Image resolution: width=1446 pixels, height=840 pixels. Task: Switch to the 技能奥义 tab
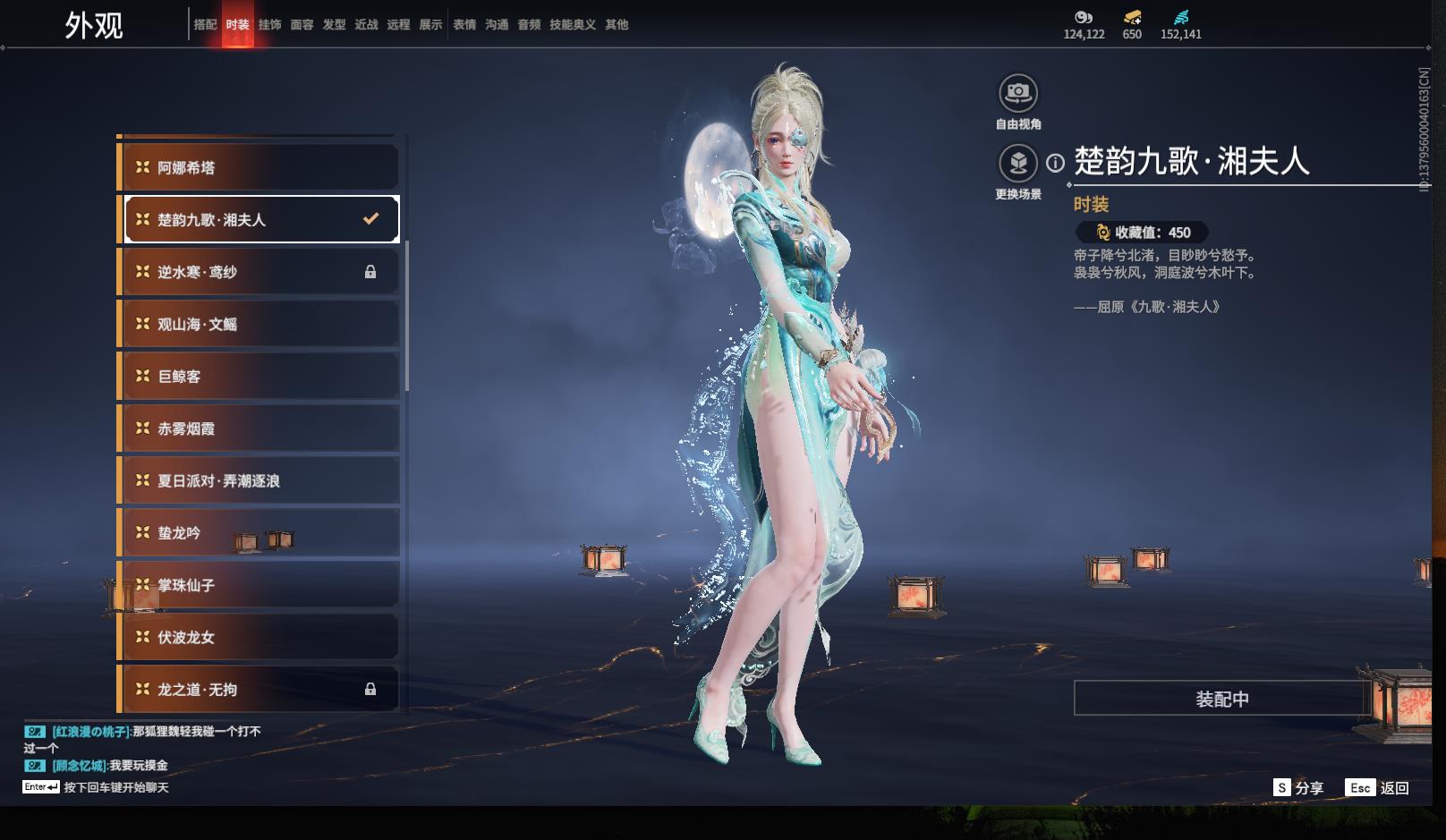pyautogui.click(x=572, y=25)
